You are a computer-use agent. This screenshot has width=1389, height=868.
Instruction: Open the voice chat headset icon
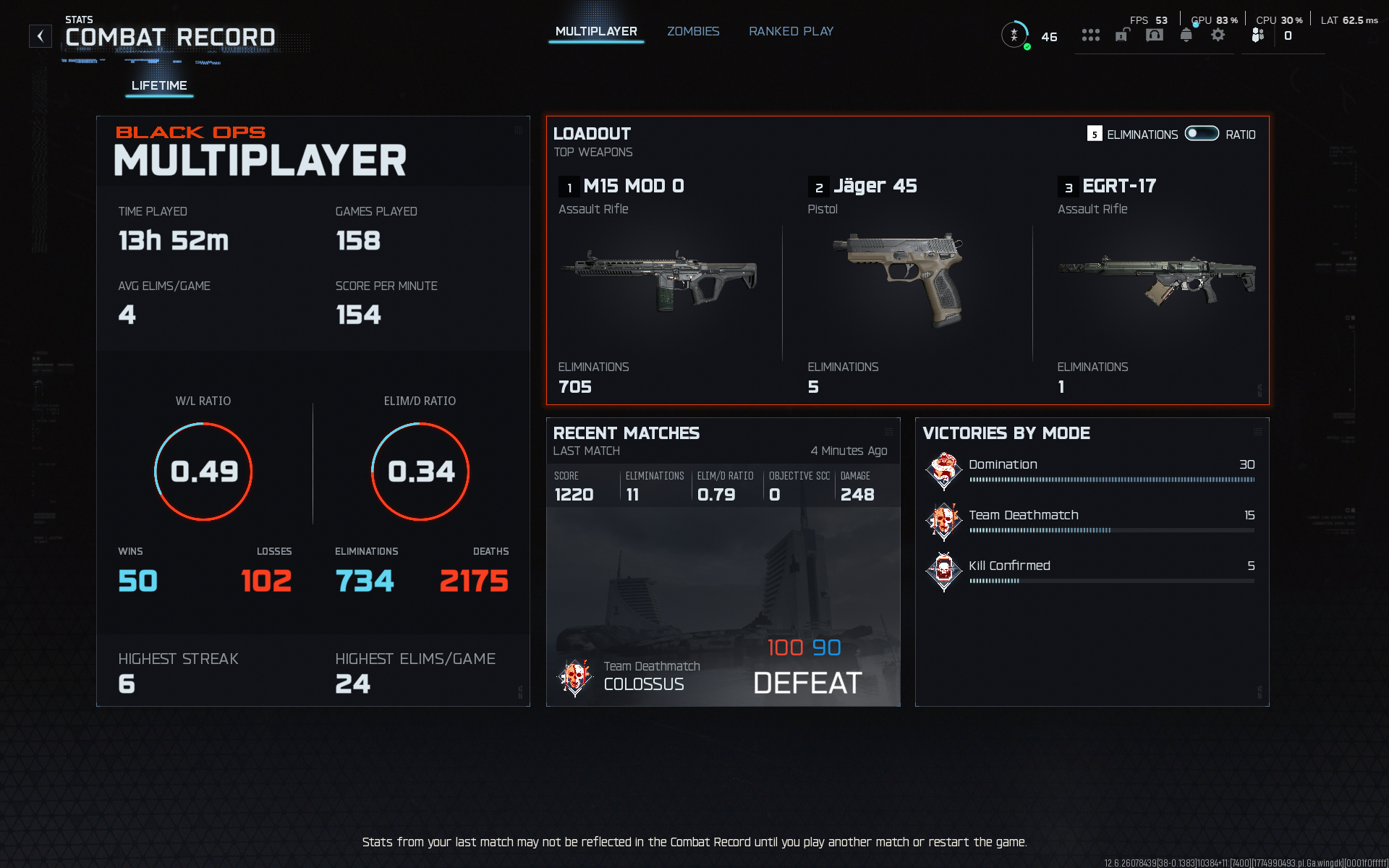1155,35
